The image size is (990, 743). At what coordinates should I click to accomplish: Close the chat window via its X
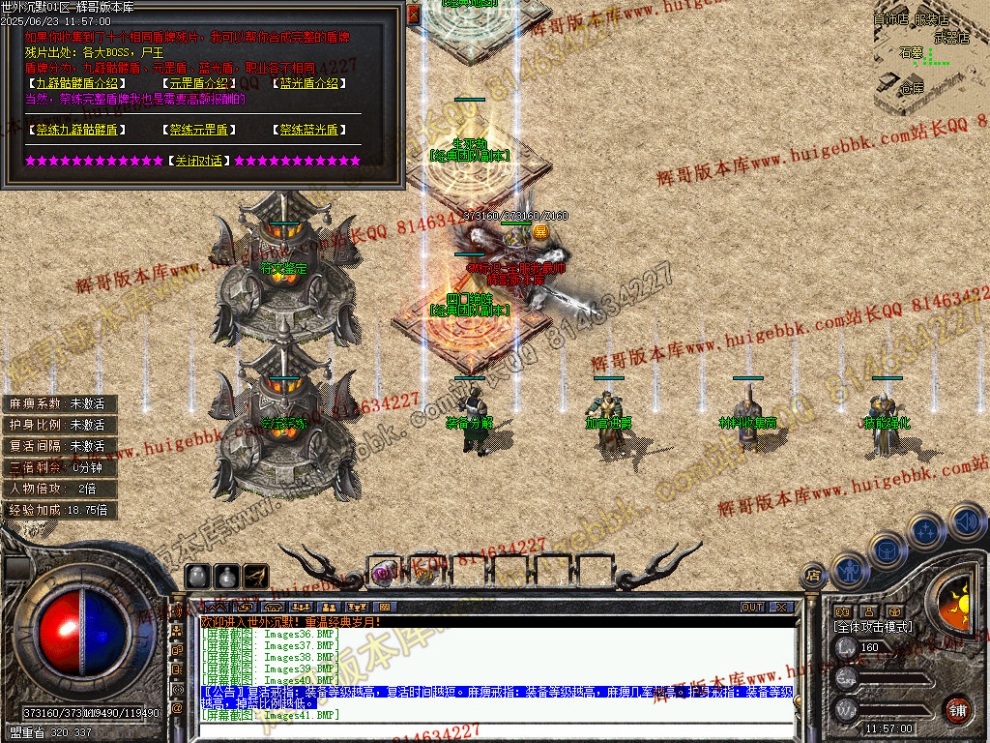[782, 607]
